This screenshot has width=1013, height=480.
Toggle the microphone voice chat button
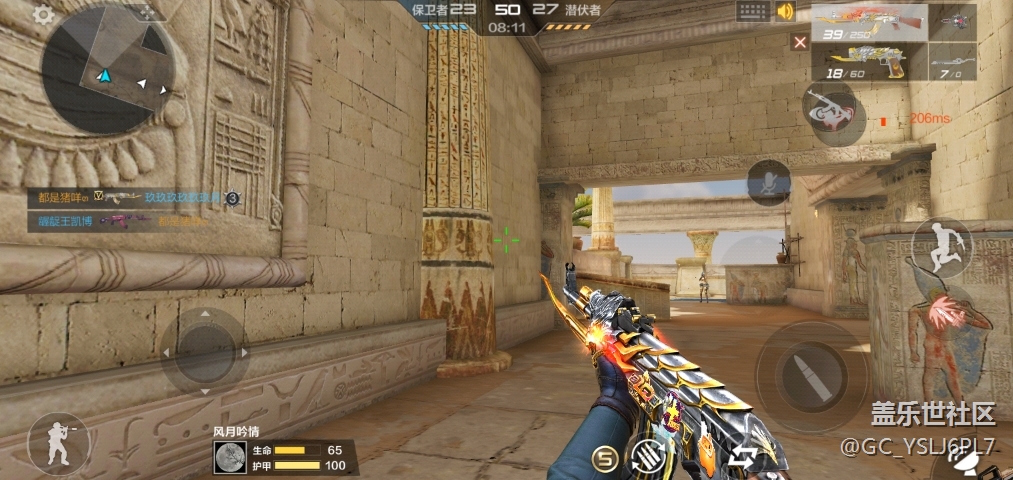tap(769, 182)
